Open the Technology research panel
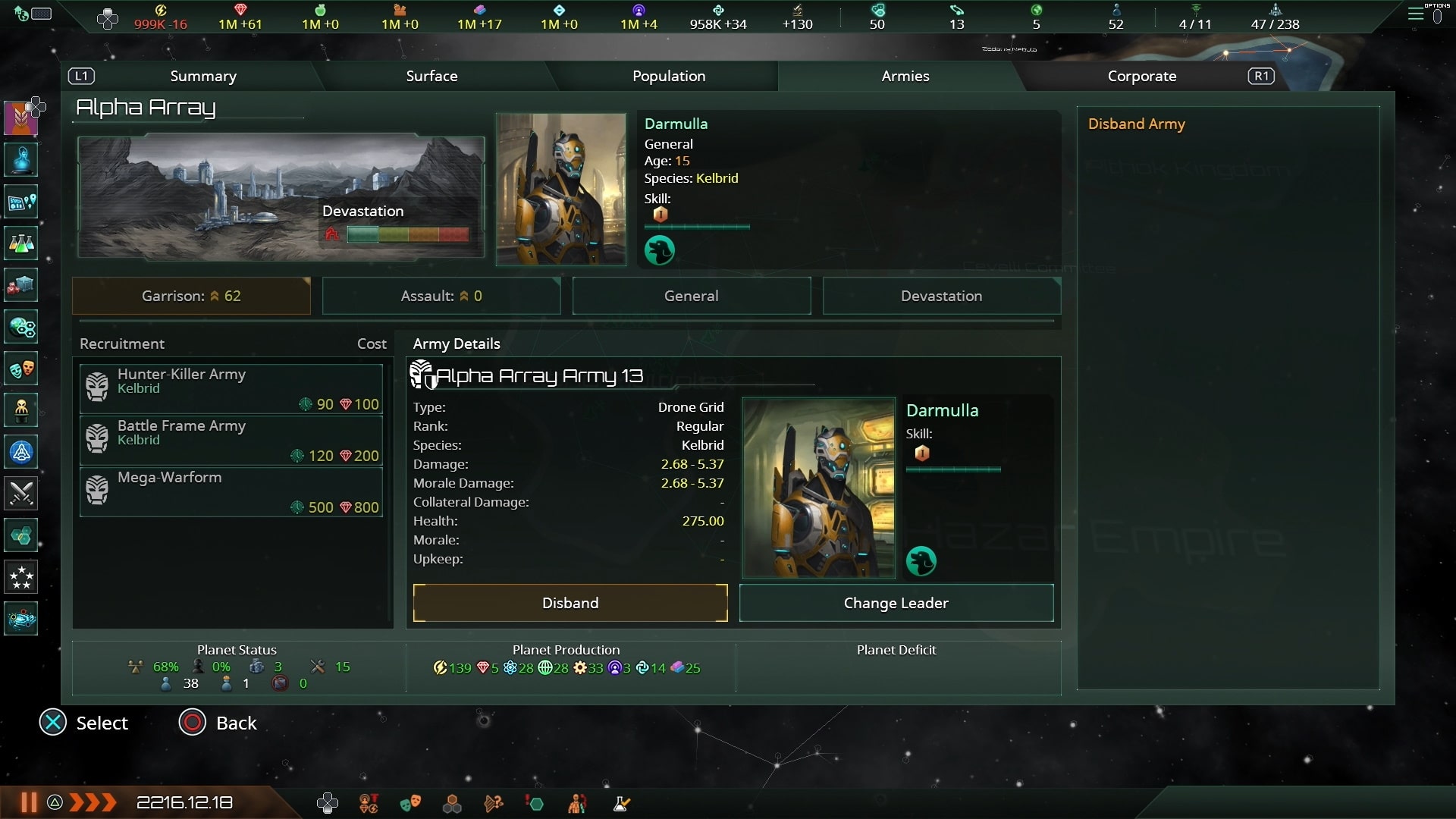The image size is (1456, 819). coord(20,243)
